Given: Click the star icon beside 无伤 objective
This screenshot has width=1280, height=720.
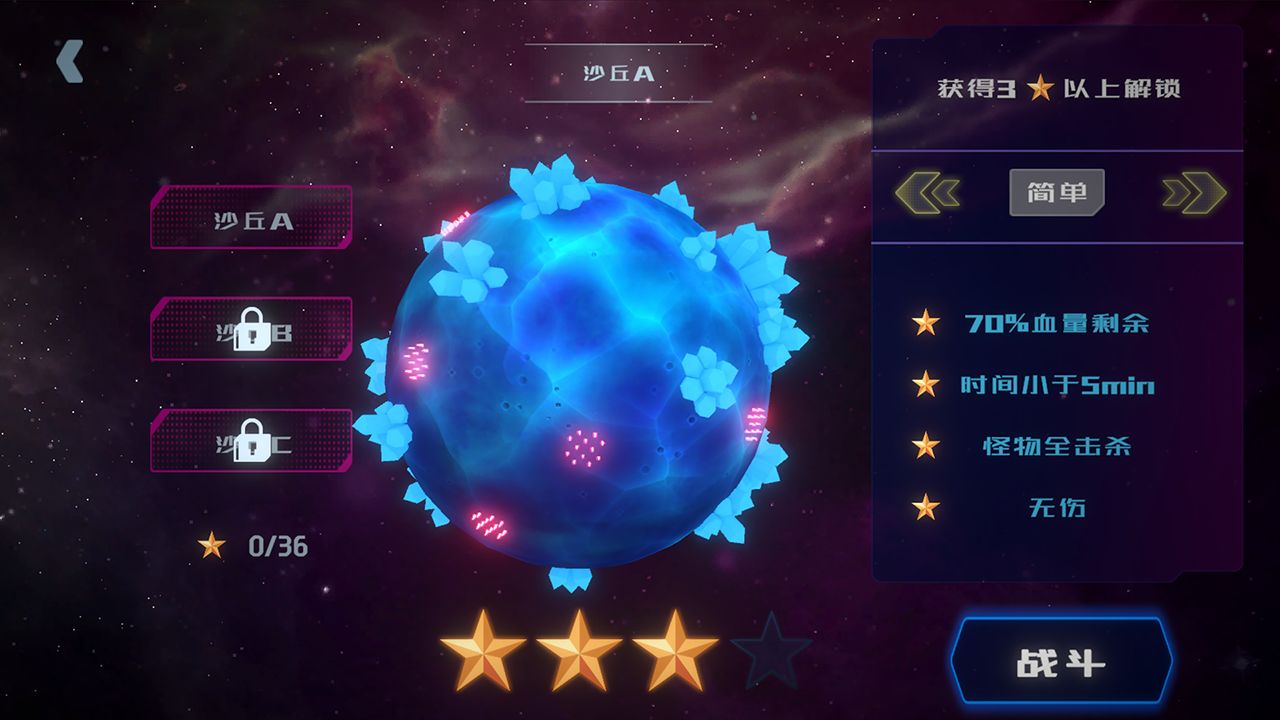Looking at the screenshot, I should tap(928, 509).
